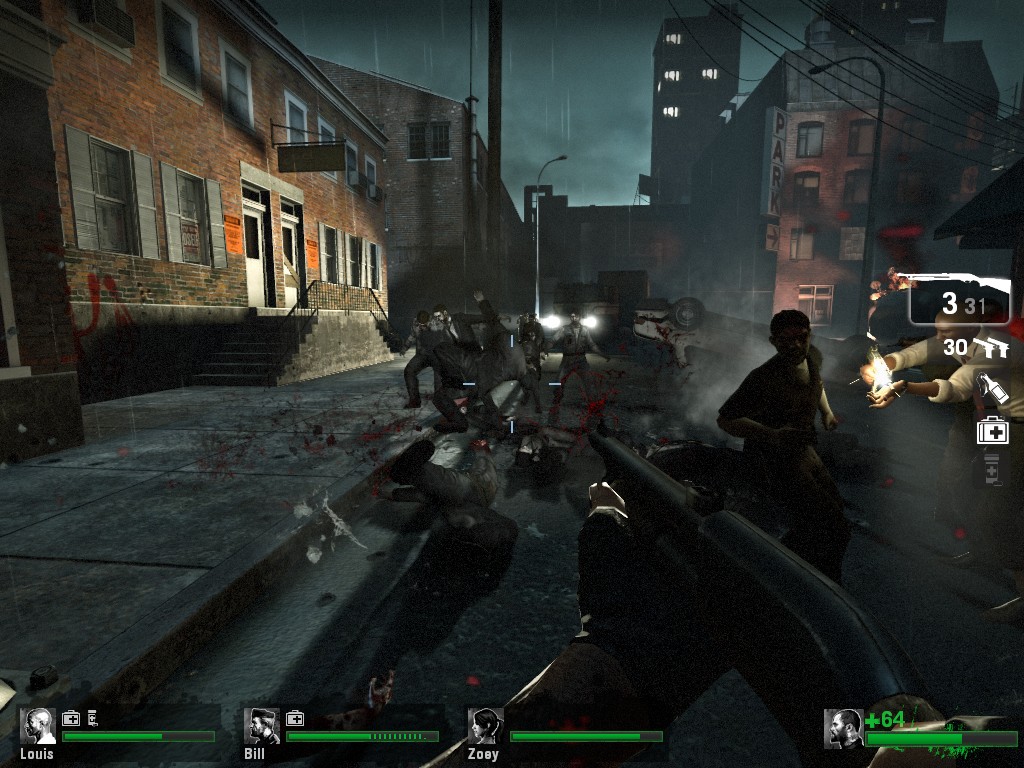
Task: Click Zoey's teammate portrait
Action: tap(486, 726)
